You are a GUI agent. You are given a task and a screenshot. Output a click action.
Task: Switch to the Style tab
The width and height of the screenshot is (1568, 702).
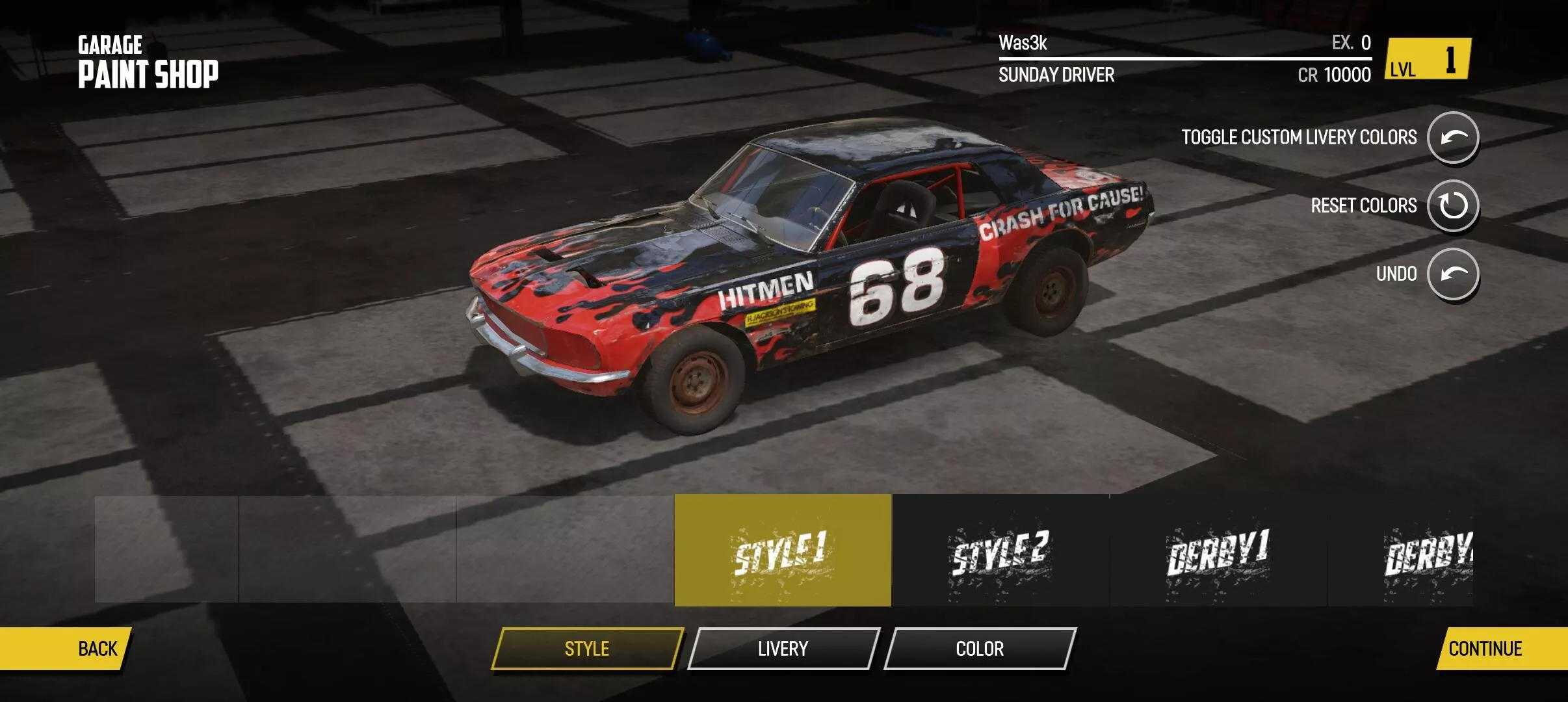587,648
